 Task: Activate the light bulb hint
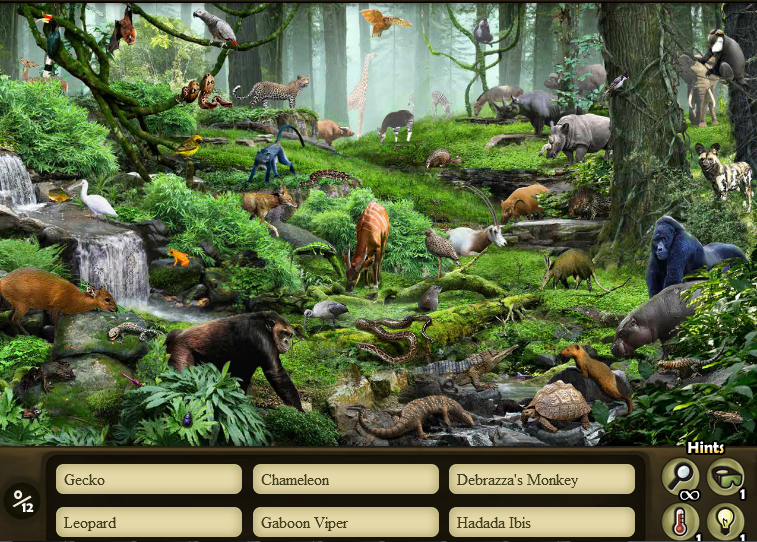(x=725, y=521)
